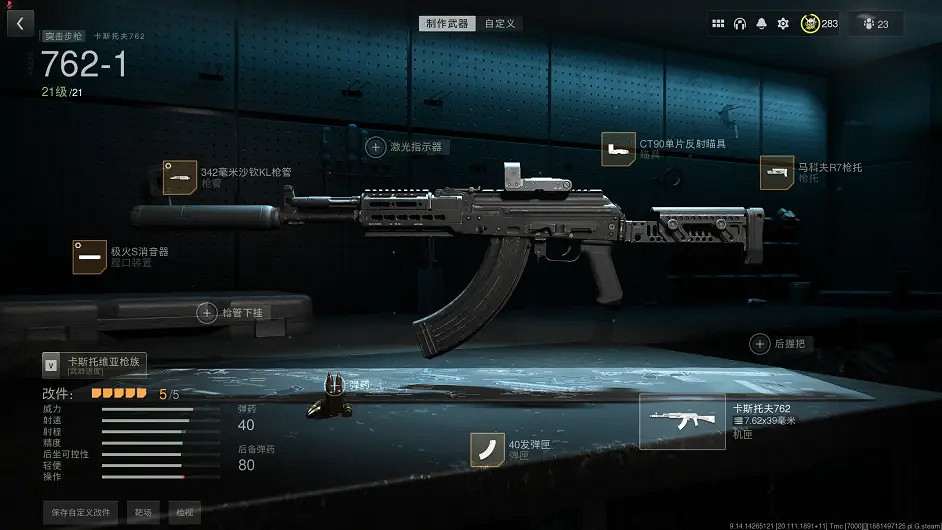Open the grid menu icon
The height and width of the screenshot is (530, 942).
[718, 23]
